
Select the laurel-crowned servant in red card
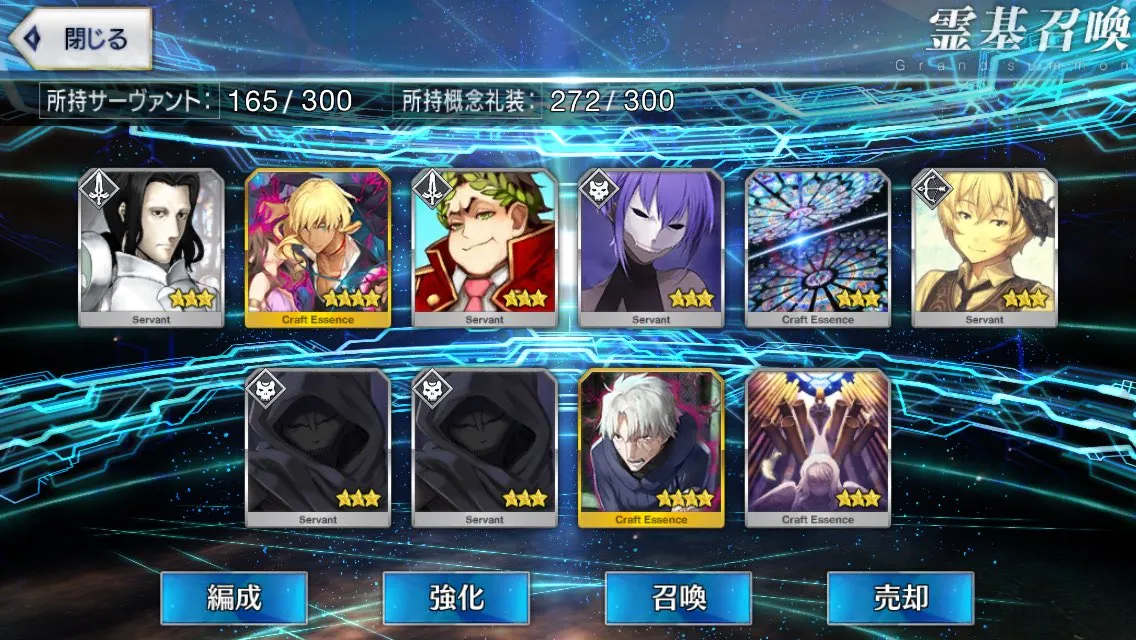(484, 247)
